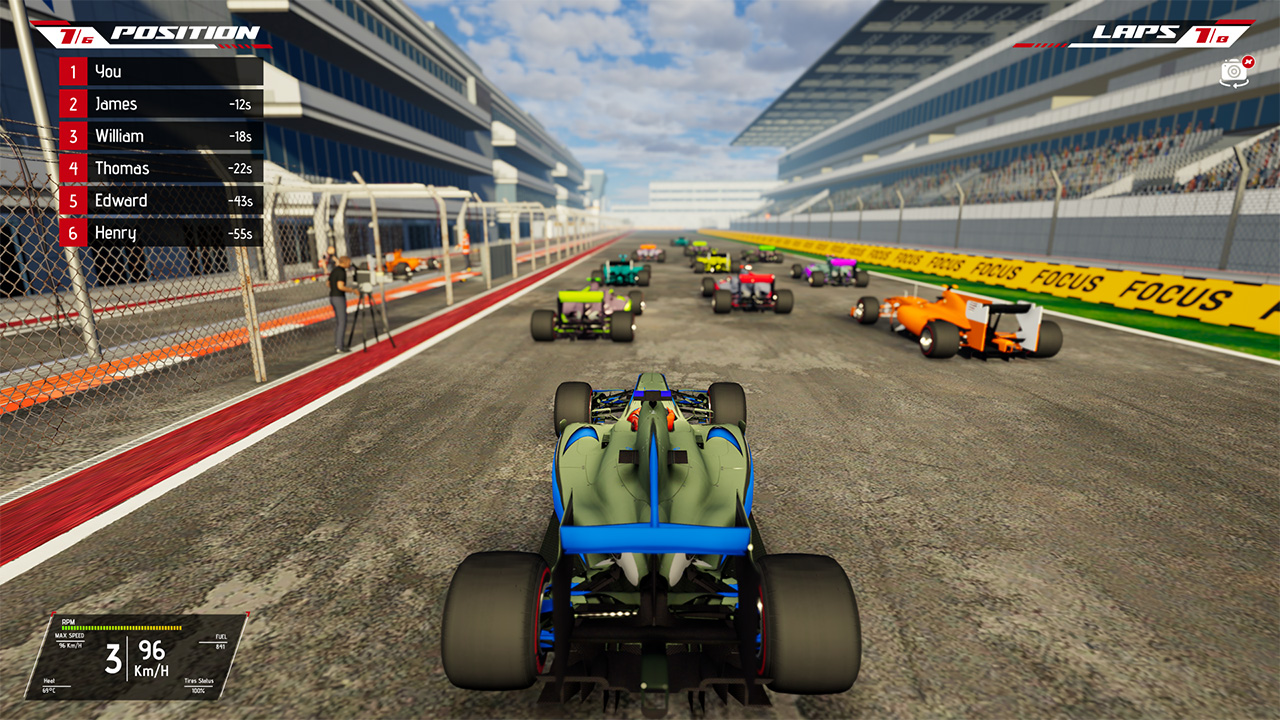Image resolution: width=1280 pixels, height=720 pixels.
Task: Click the RPM gauge label
Action: (68, 621)
